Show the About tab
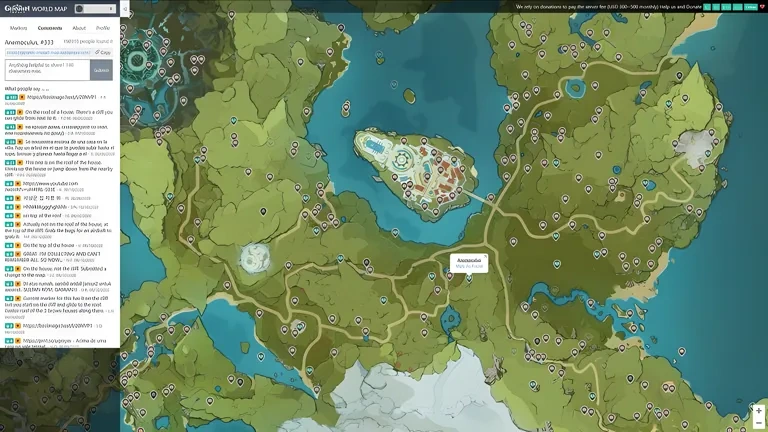 [79, 28]
